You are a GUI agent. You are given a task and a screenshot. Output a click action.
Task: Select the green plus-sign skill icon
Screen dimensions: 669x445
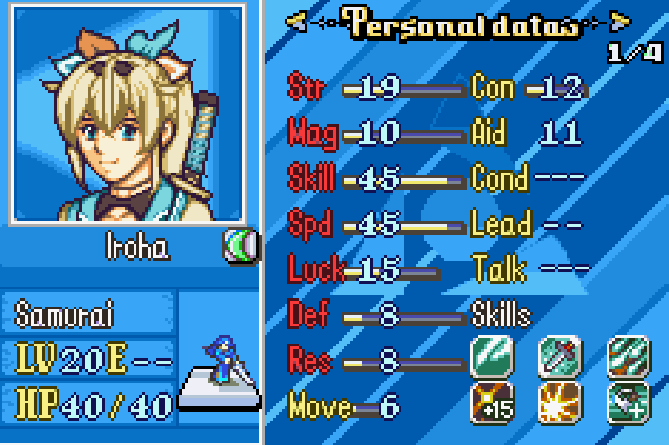pos(627,402)
